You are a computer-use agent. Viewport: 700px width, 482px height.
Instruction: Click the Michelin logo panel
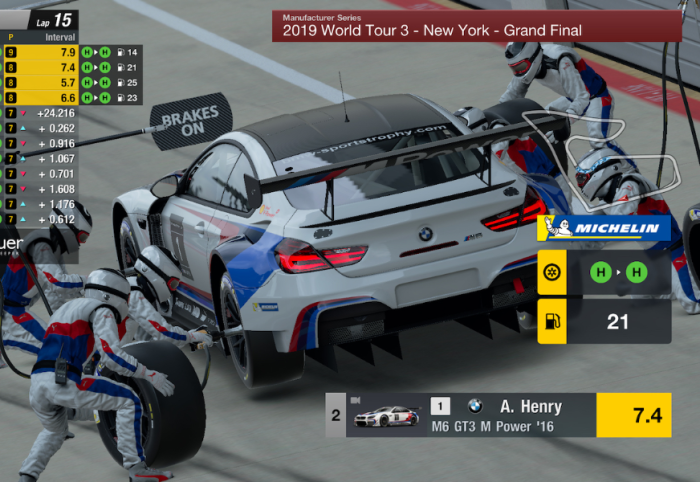[604, 229]
